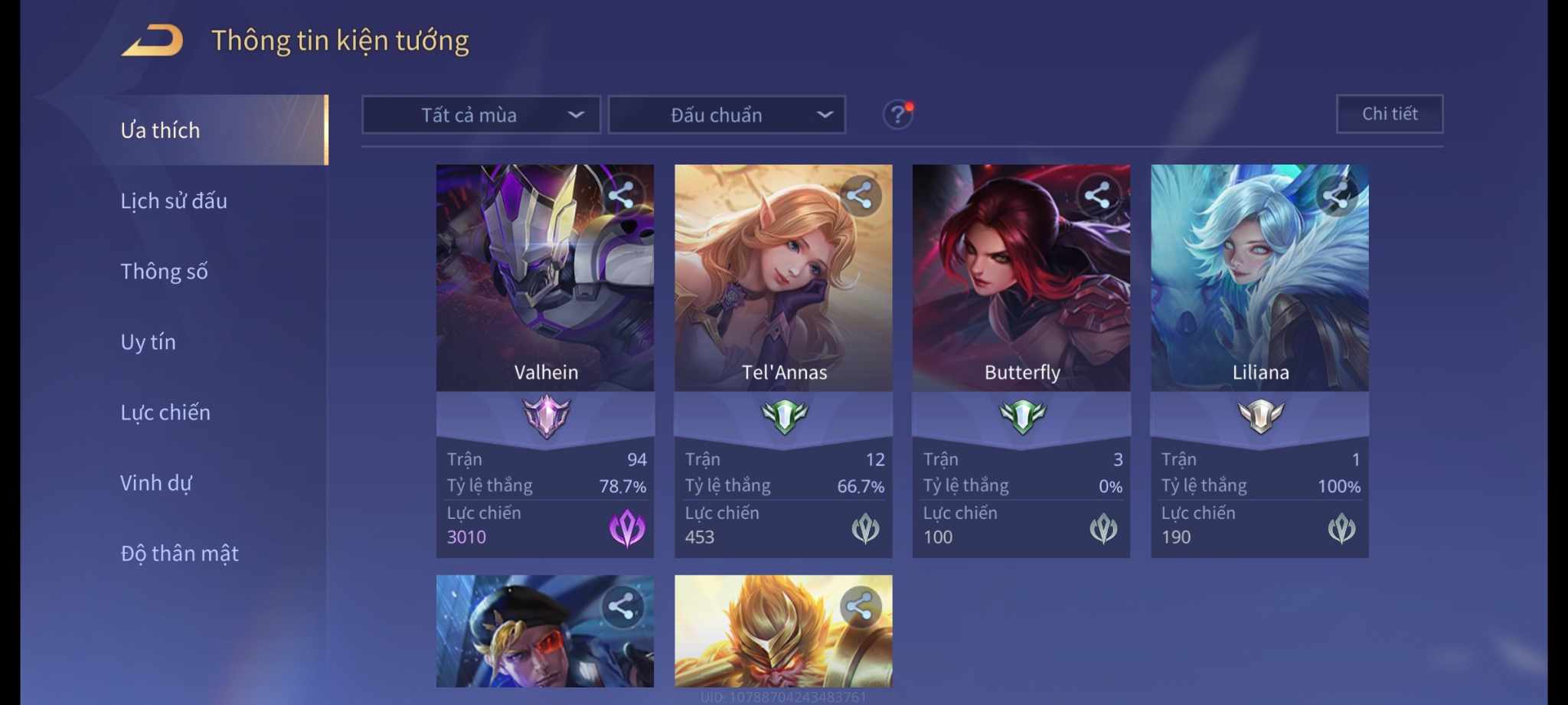Show the Lực chiến tab
Viewport: 1568px width, 705px height.
tap(165, 413)
